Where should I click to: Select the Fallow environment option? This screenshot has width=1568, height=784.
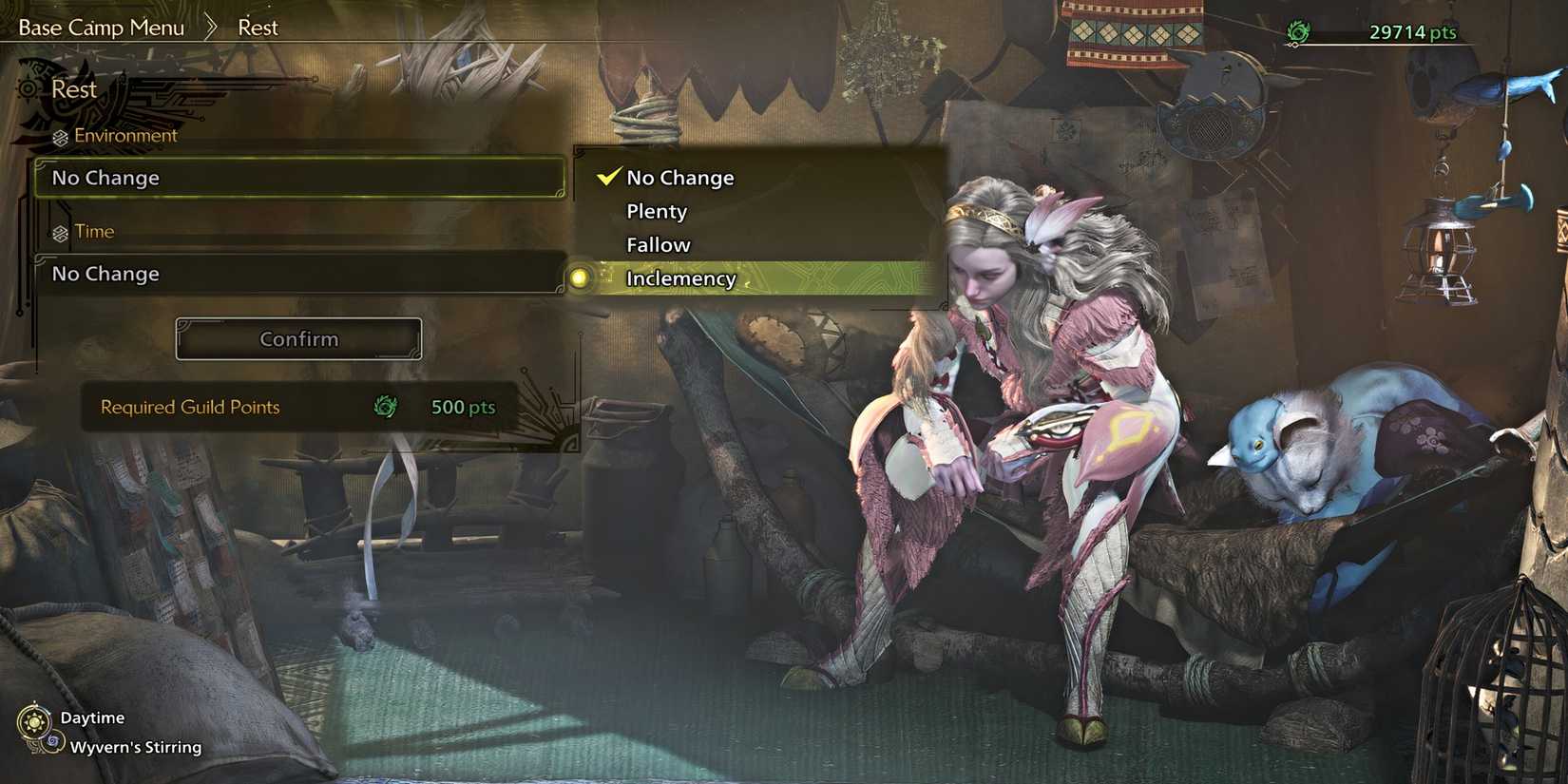tap(657, 244)
